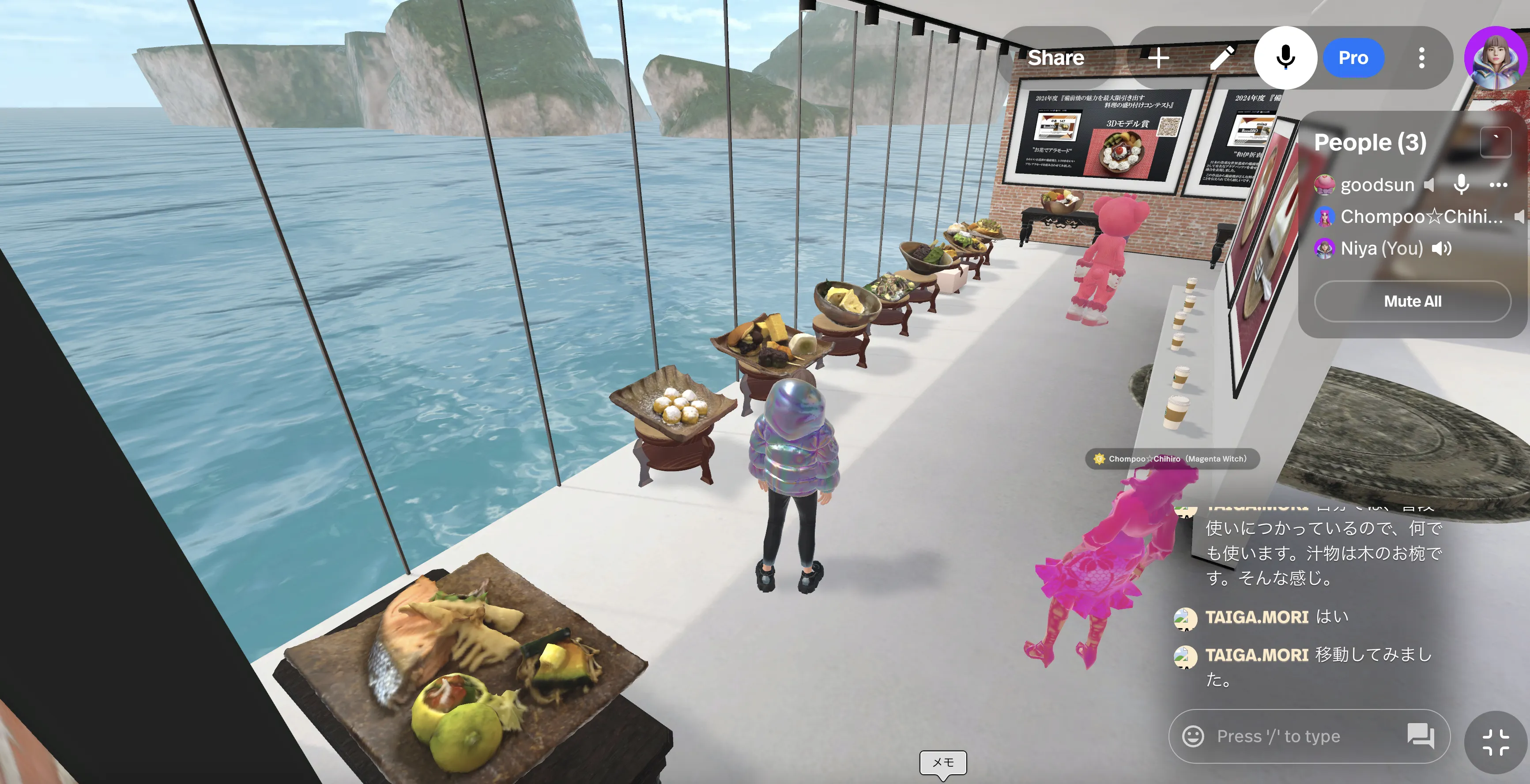This screenshot has width=1530, height=784.
Task: Exit fullscreen with the collapse-arrows button
Action: [x=1495, y=742]
